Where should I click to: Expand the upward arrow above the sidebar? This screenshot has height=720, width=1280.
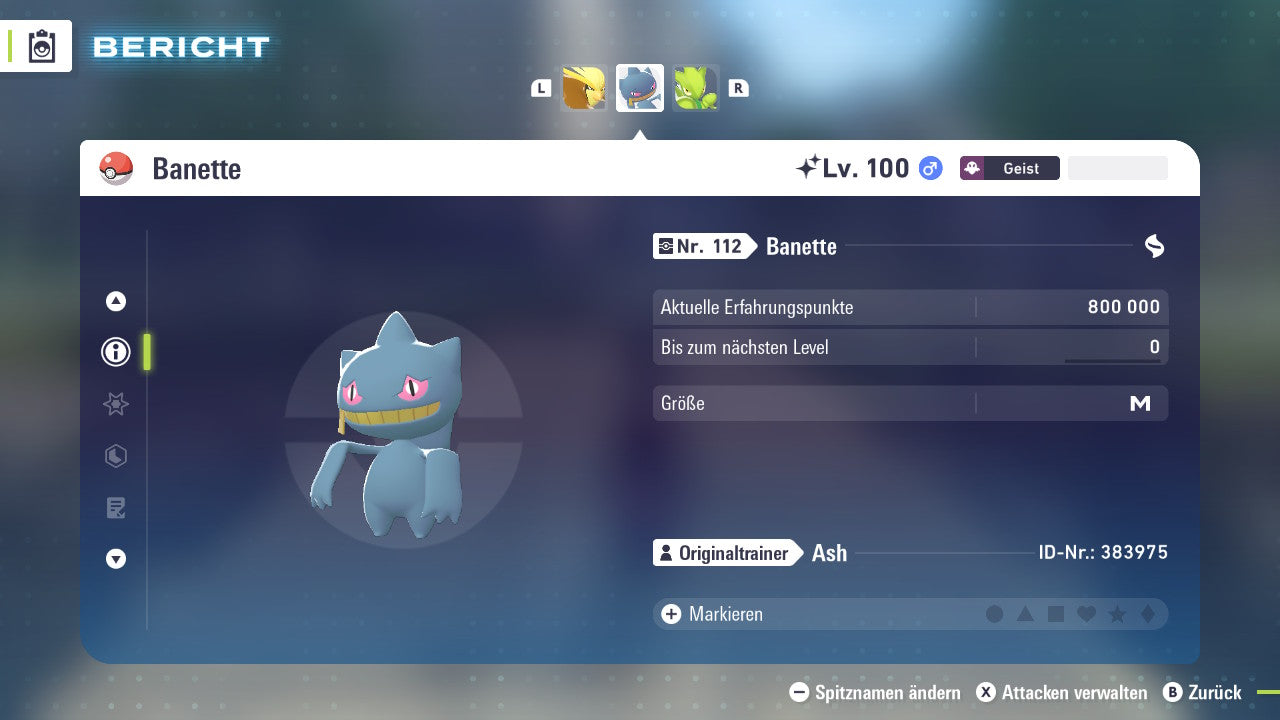115,301
